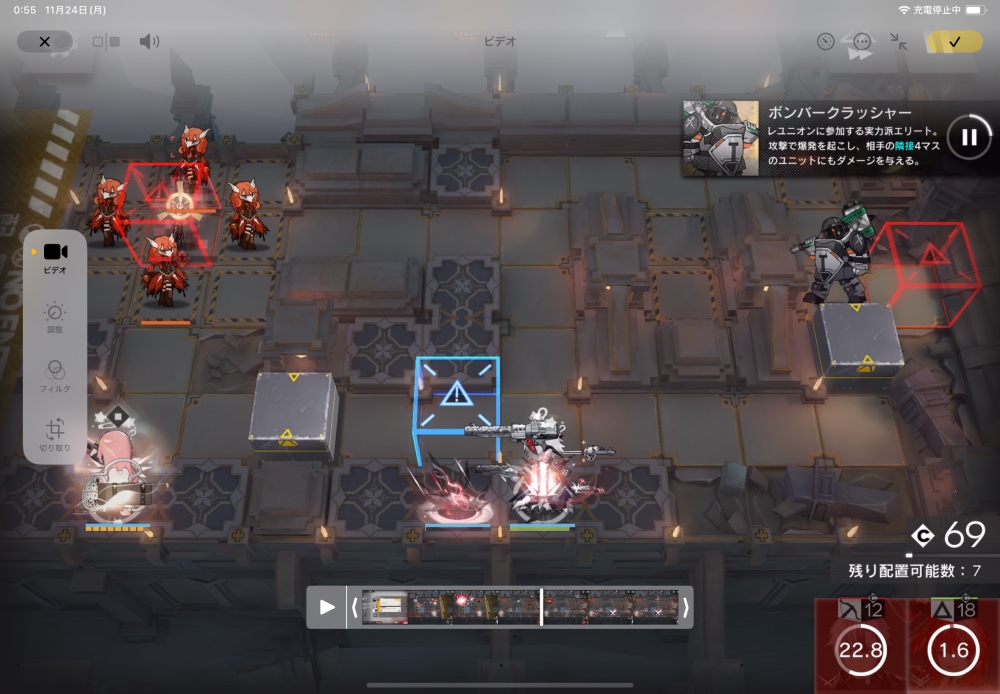Pause the battle with the pause button
The height and width of the screenshot is (694, 1000).
(x=968, y=137)
